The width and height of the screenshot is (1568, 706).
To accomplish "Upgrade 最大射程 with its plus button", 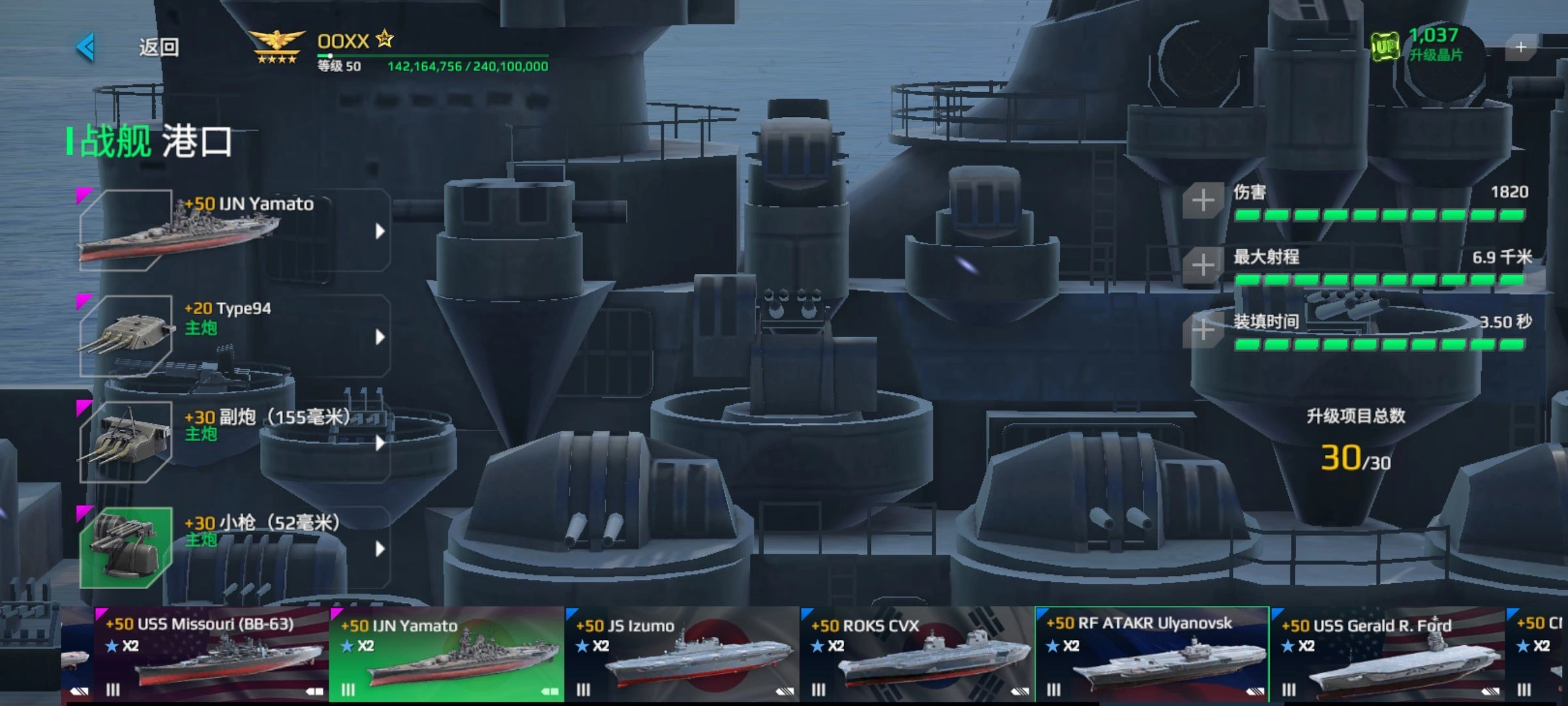I will pyautogui.click(x=1203, y=265).
